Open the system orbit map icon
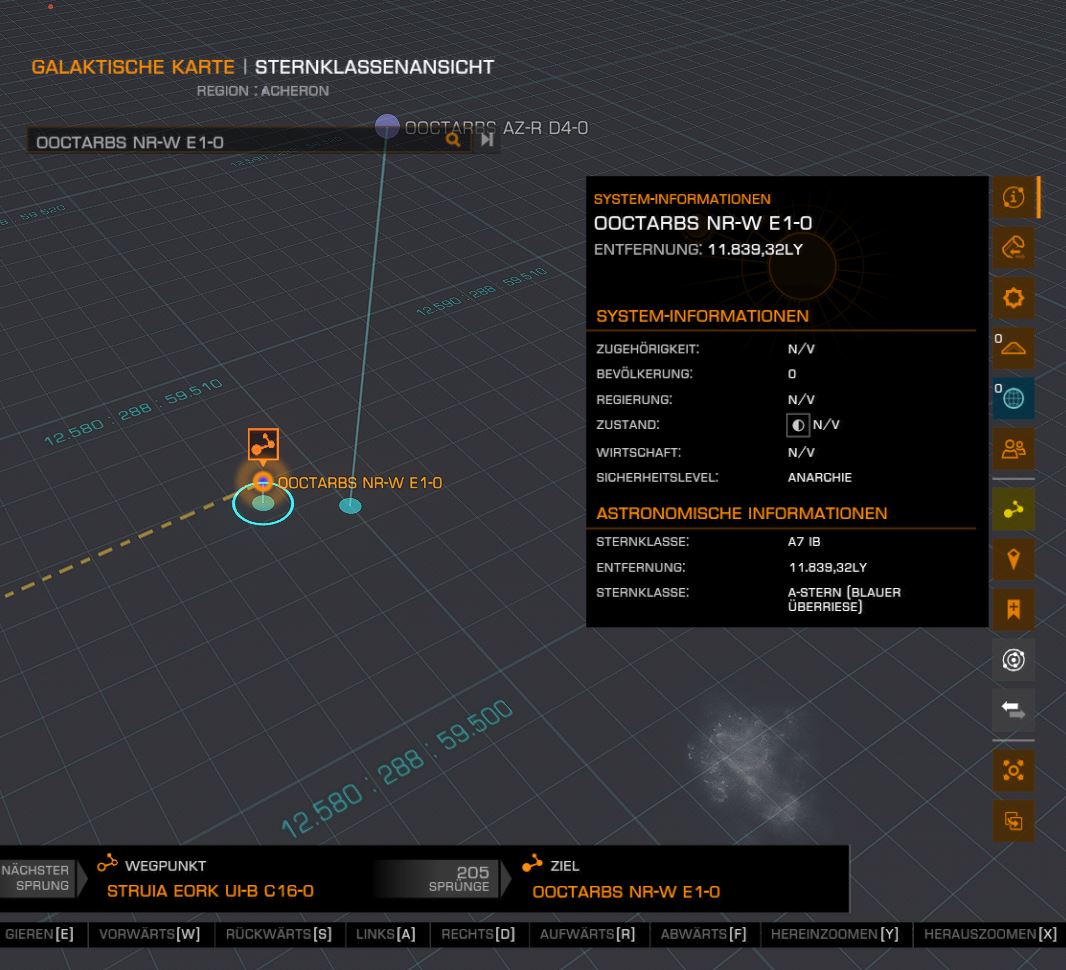 coord(1014,660)
